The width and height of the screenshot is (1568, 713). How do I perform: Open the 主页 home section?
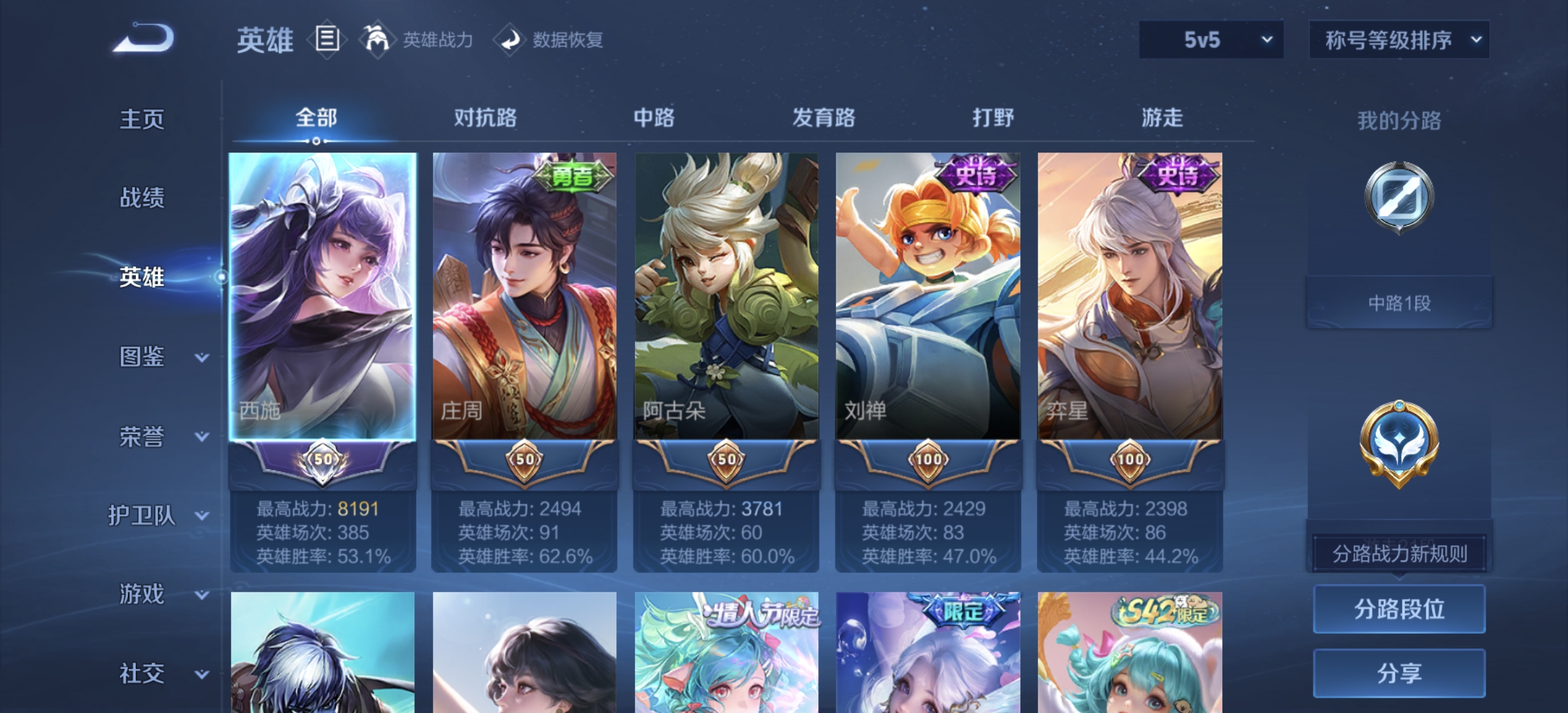140,119
